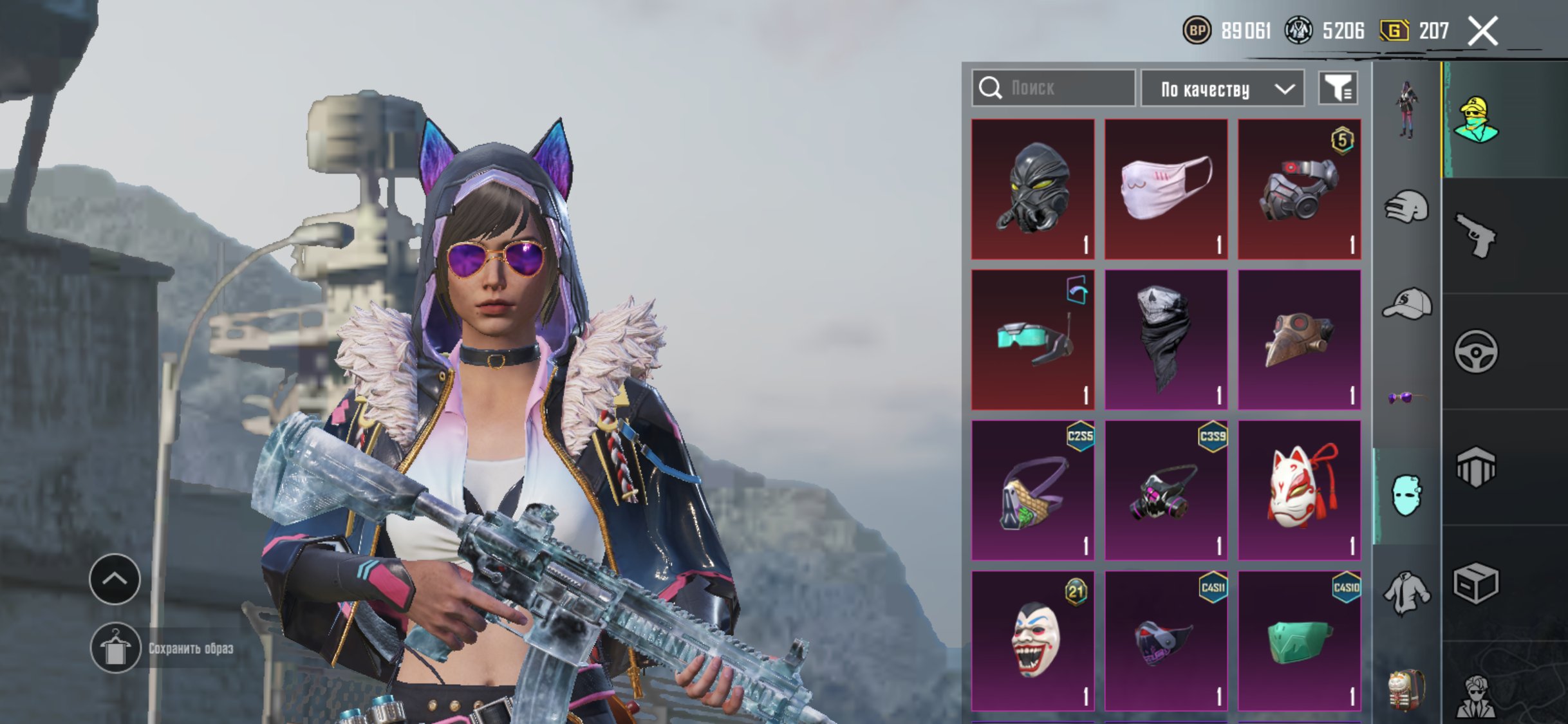Equip the pink cat face mask
1568x724 pixels.
click(x=1166, y=189)
